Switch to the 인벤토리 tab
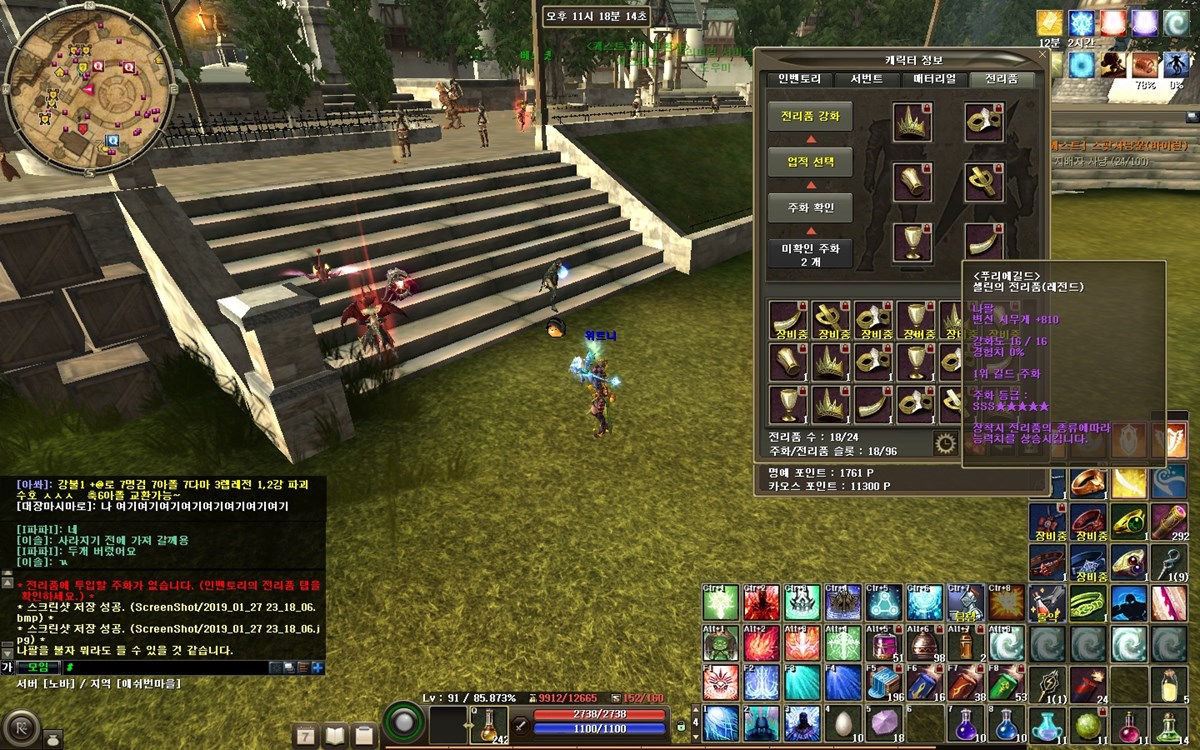This screenshot has width=1200, height=750. (x=806, y=79)
